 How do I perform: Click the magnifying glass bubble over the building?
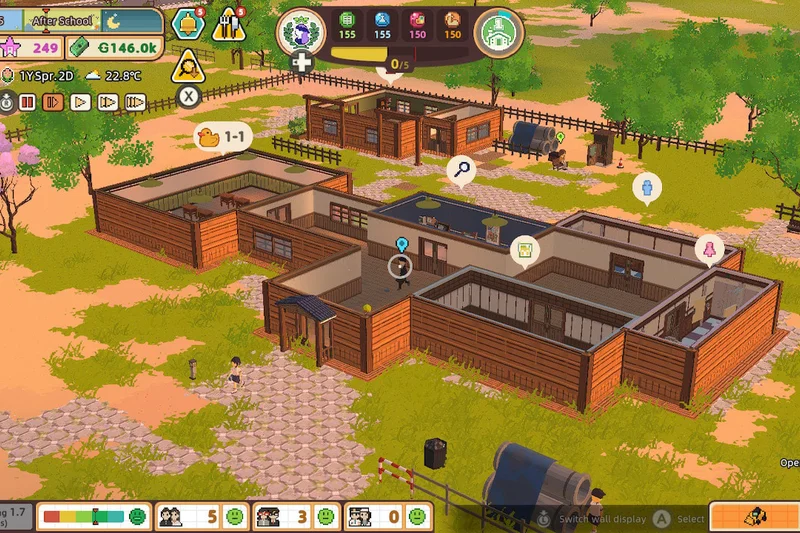click(x=461, y=170)
